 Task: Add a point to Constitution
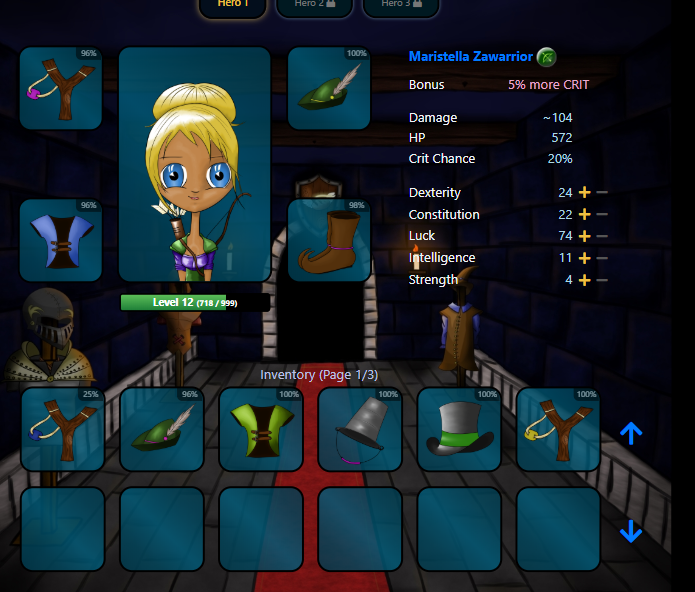coord(585,215)
